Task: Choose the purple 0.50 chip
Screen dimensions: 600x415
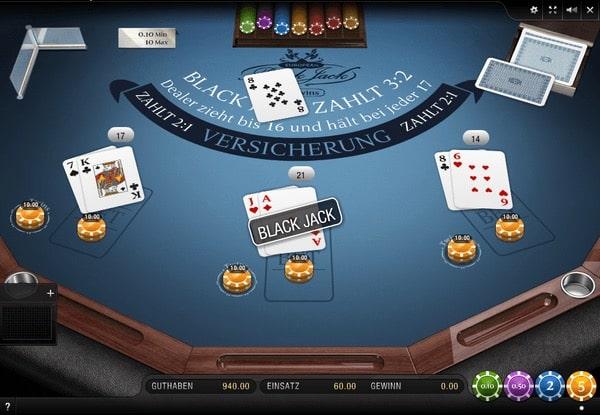Action: coord(517,385)
